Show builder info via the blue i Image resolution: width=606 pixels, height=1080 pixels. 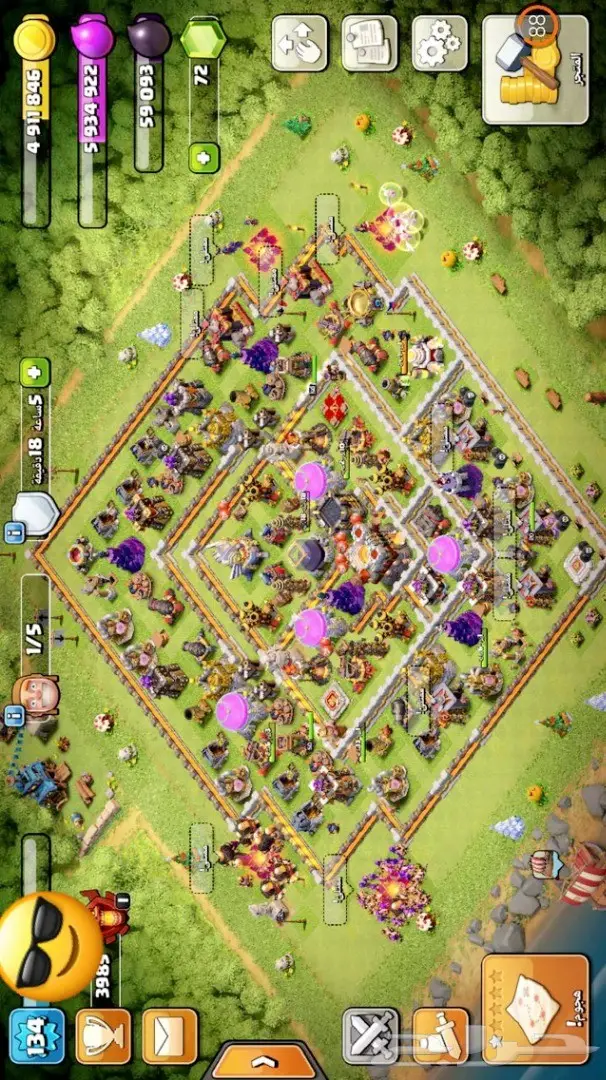[x=15, y=714]
